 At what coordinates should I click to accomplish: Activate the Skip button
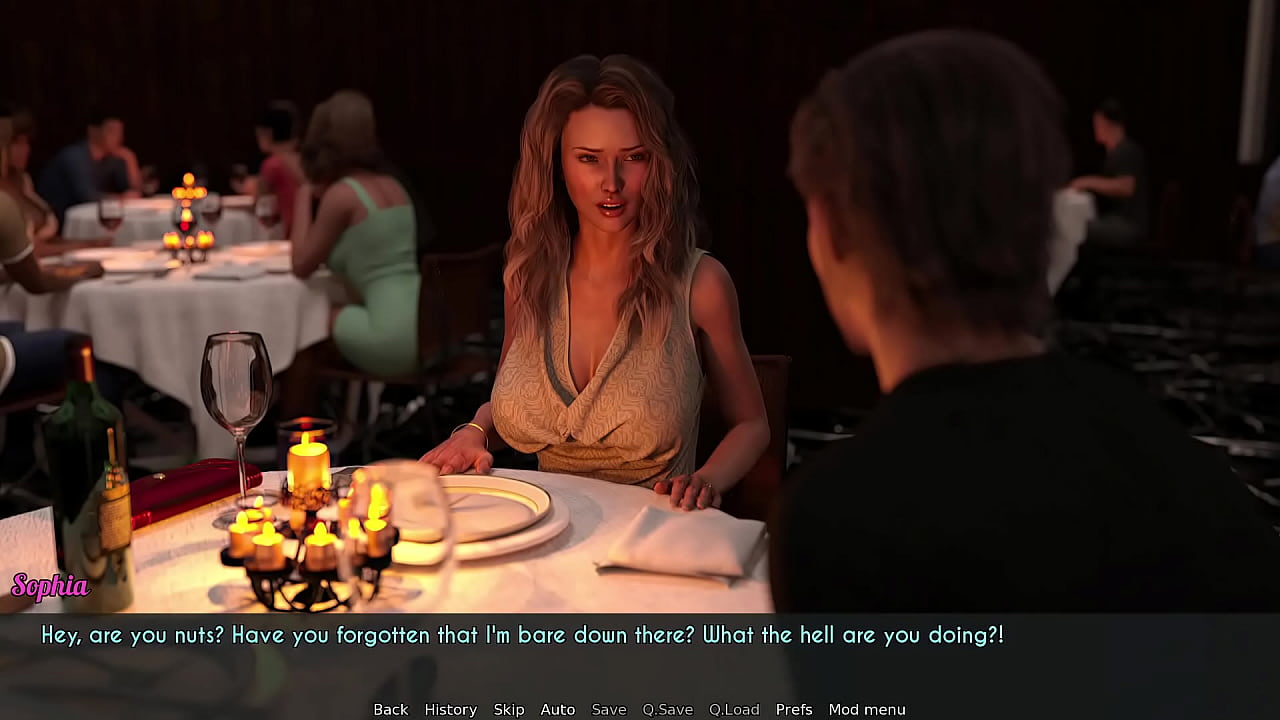coord(508,709)
